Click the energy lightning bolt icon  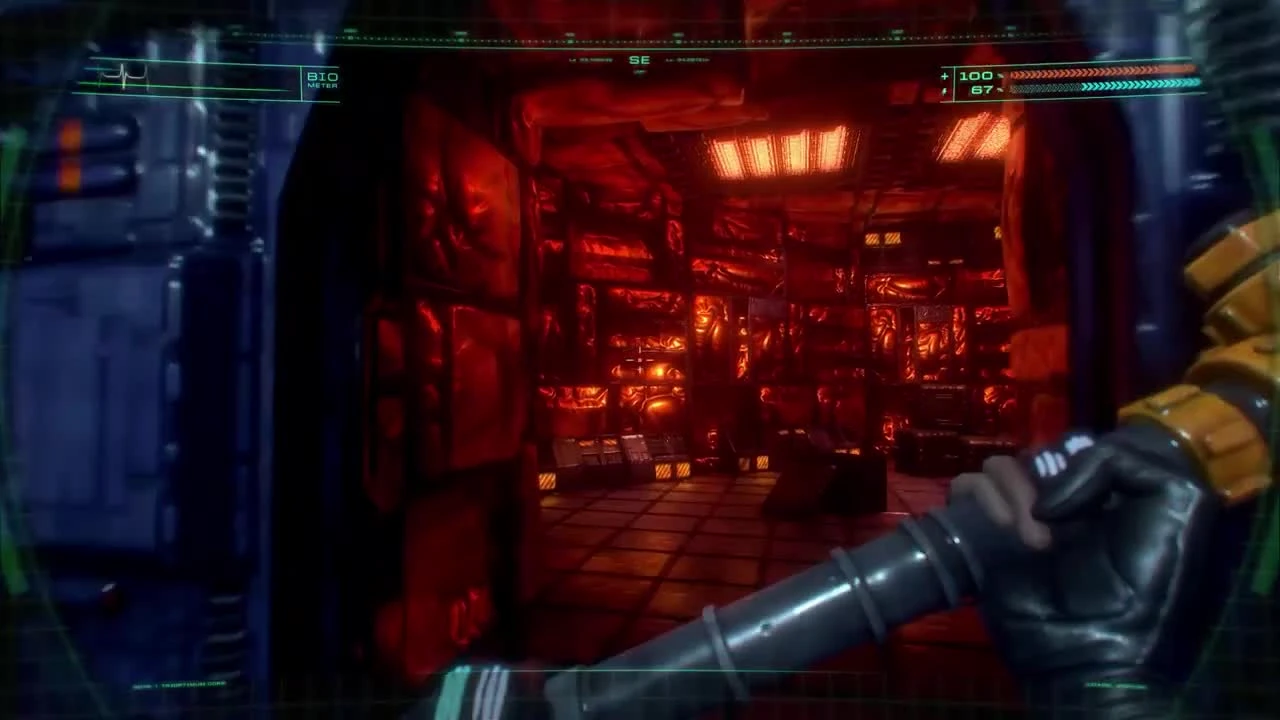tap(942, 91)
